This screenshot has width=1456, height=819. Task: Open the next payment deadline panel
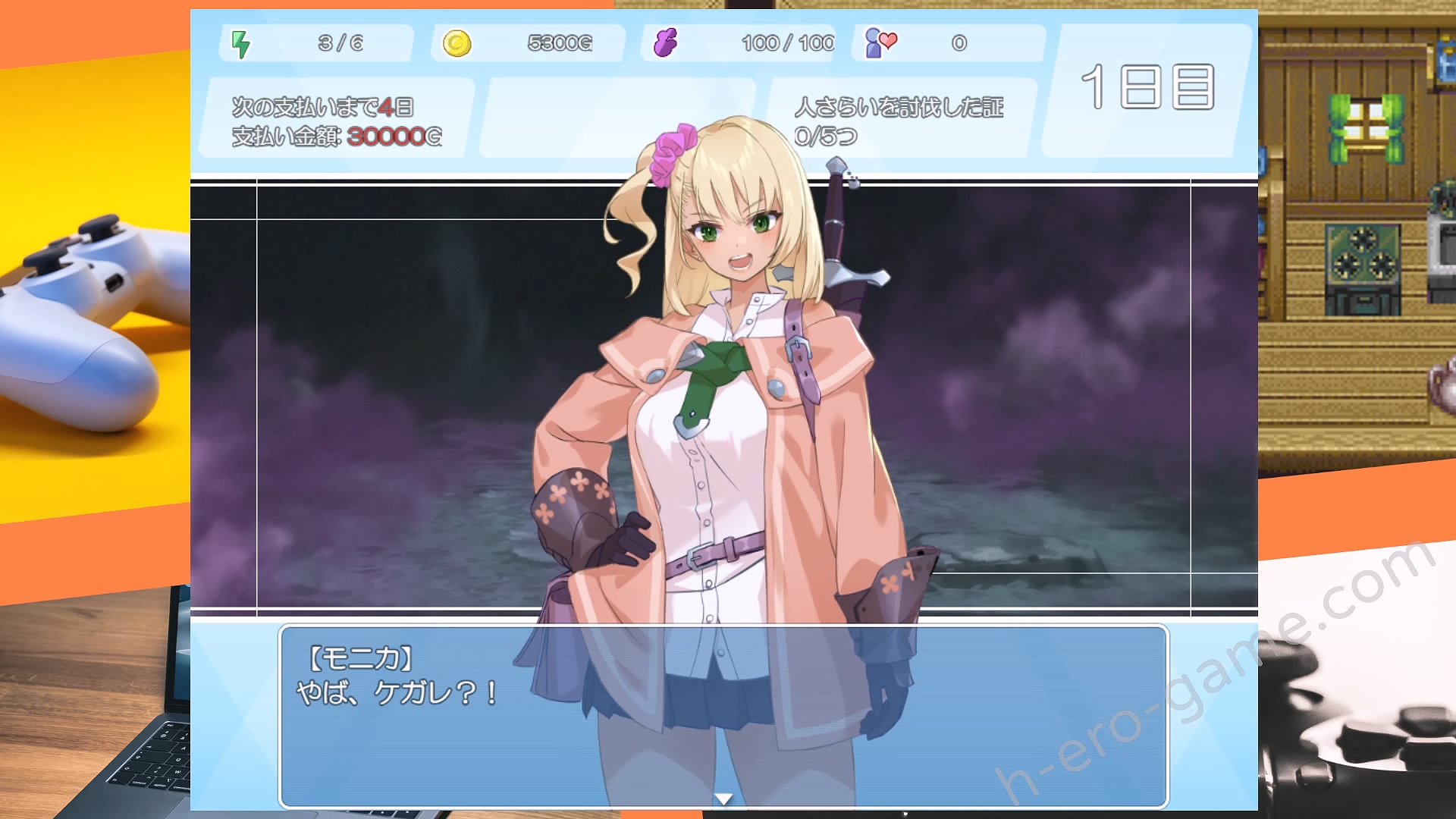click(337, 121)
